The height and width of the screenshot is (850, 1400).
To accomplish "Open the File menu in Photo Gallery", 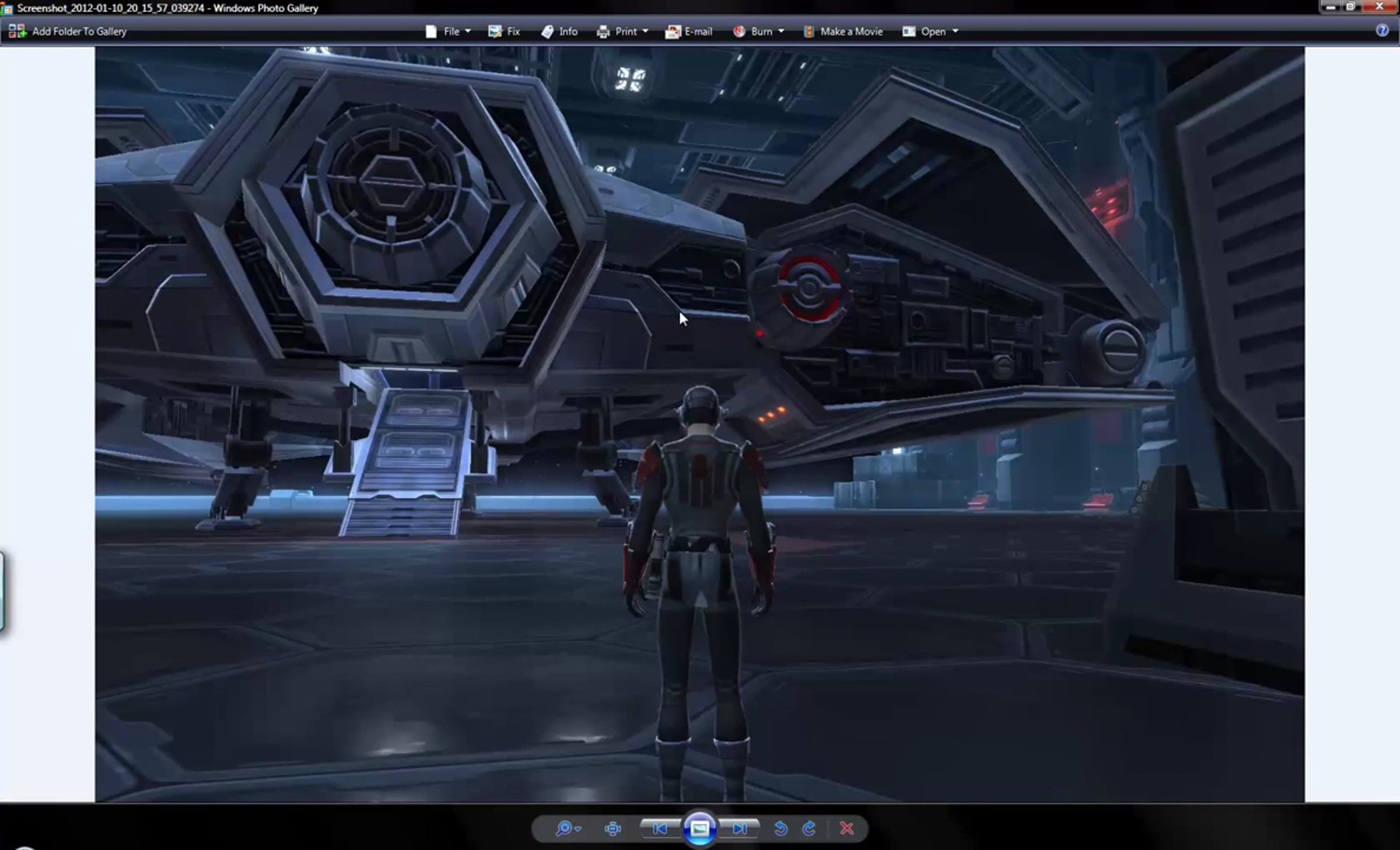I will coord(448,32).
